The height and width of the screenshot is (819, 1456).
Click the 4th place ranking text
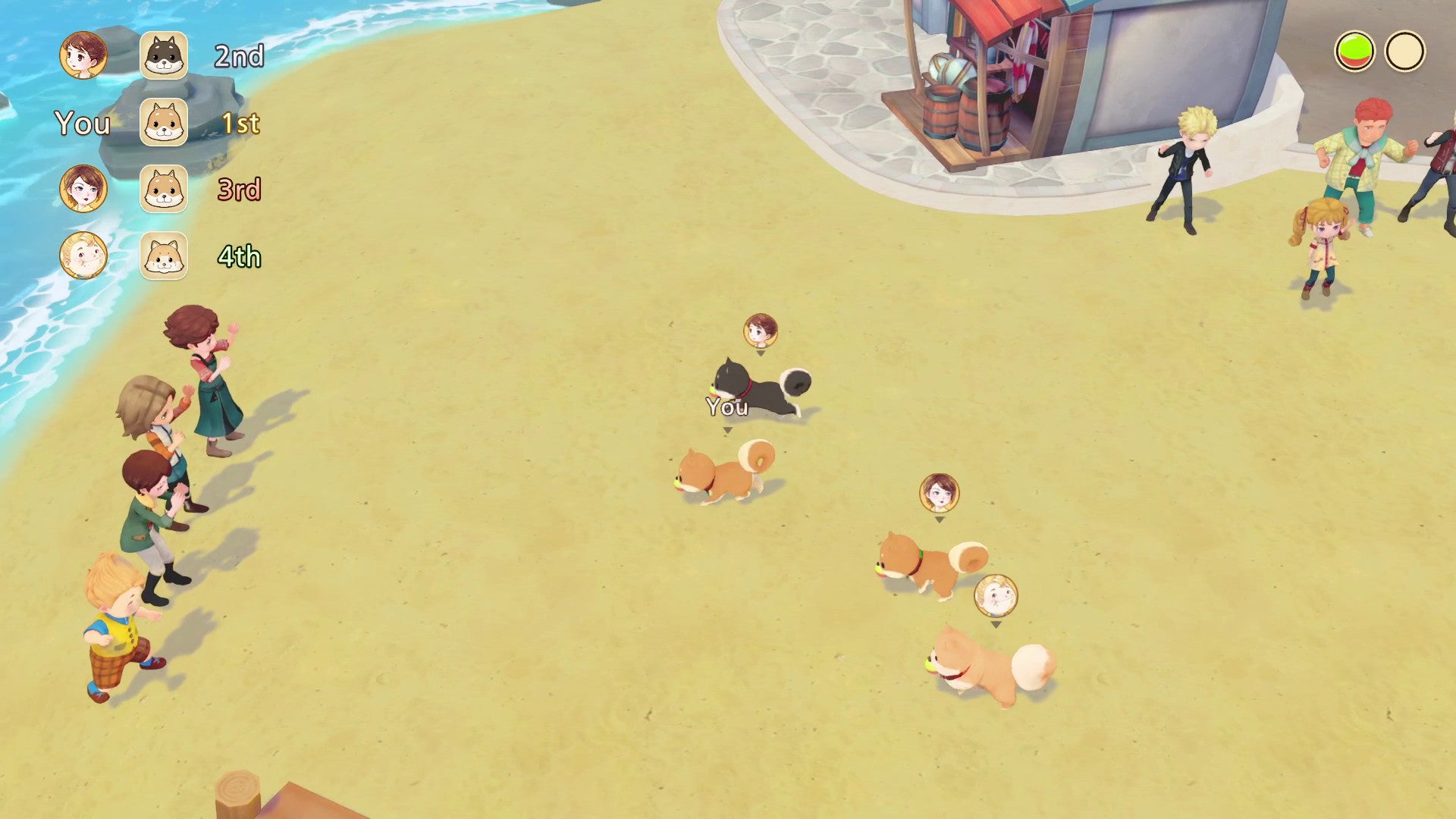[x=240, y=257]
